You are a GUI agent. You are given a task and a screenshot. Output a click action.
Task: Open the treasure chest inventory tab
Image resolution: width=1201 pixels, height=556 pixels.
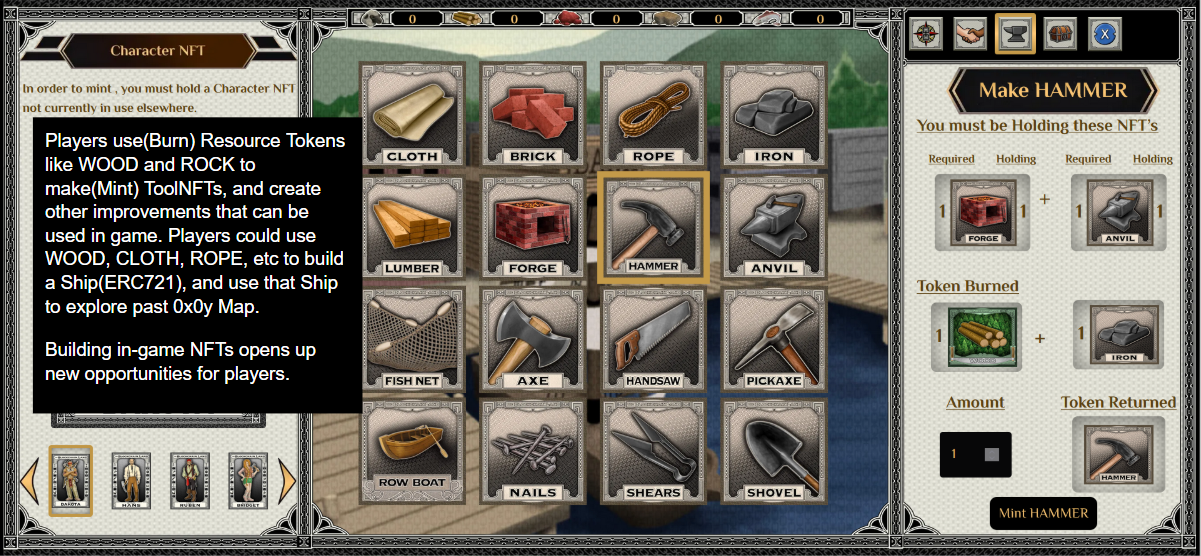pos(1061,33)
